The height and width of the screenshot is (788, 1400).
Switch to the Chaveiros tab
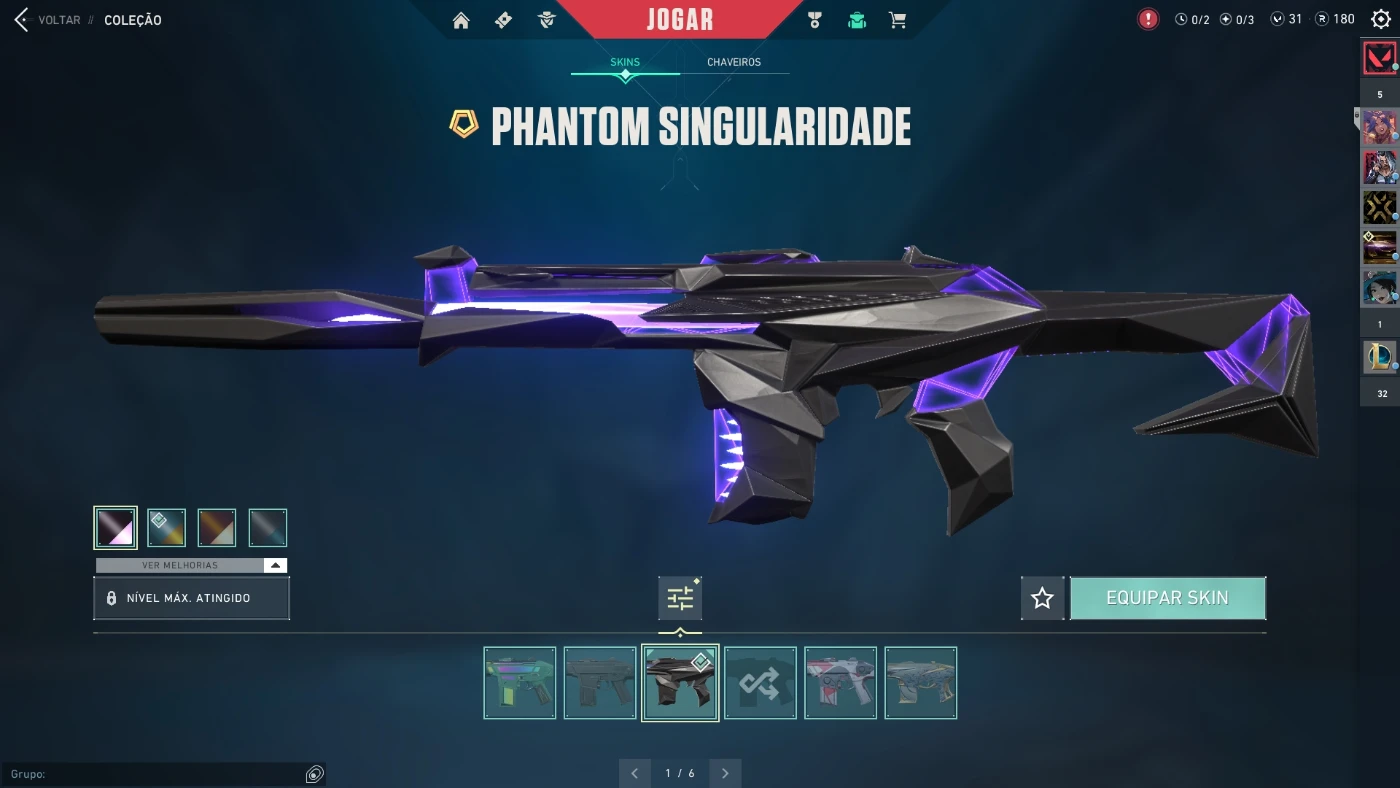point(734,62)
